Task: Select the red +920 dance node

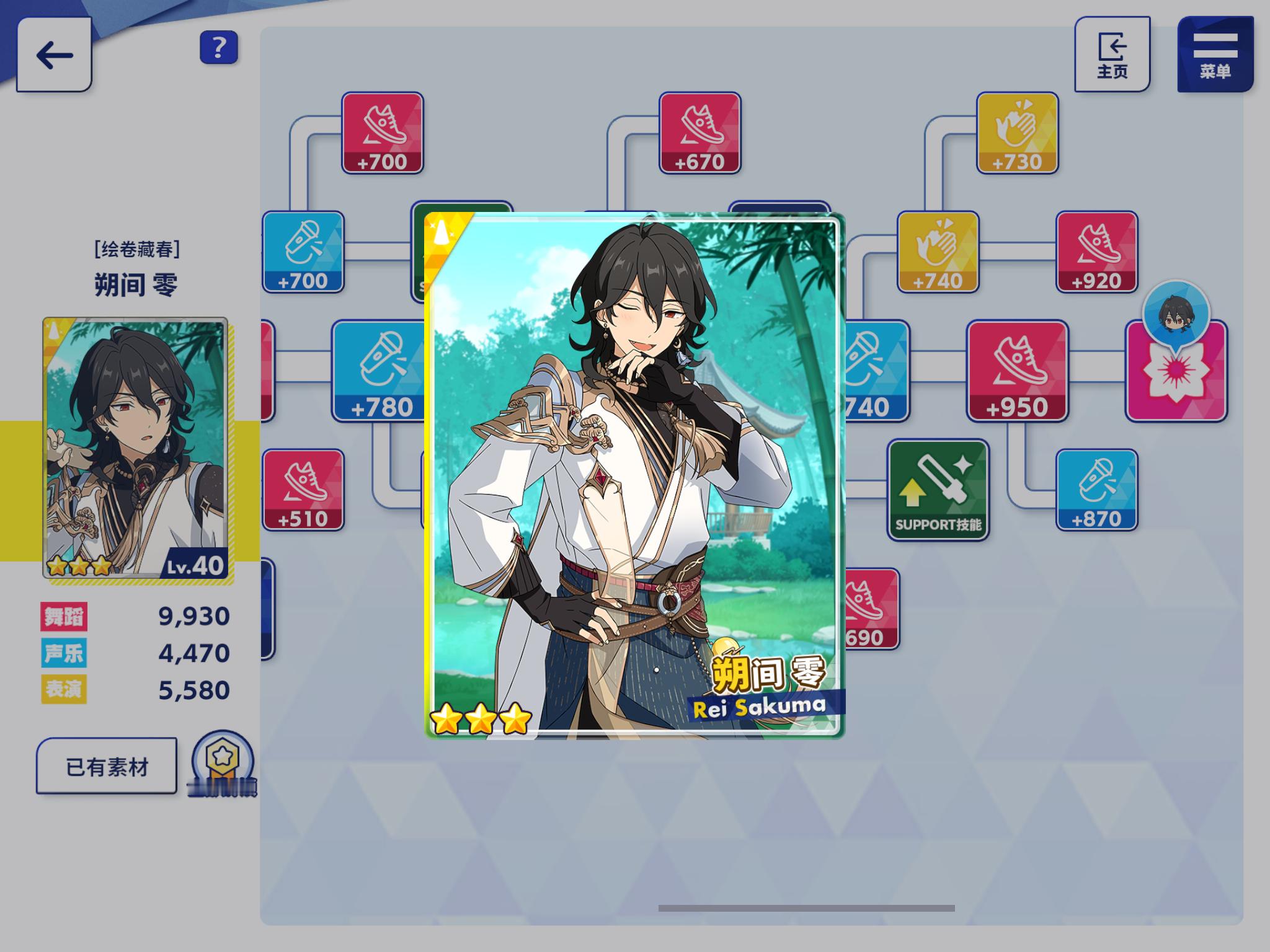Action: 1096,252
